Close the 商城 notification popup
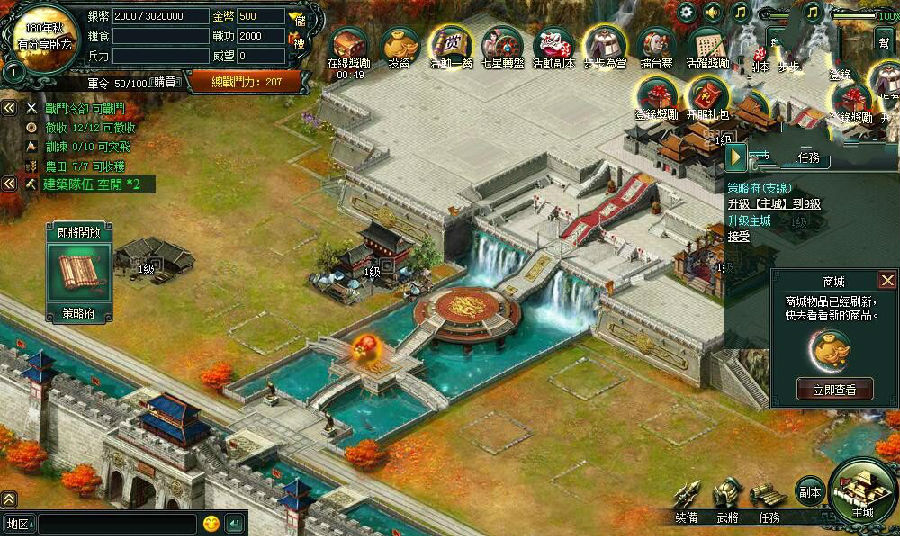The width and height of the screenshot is (900, 536). click(887, 280)
